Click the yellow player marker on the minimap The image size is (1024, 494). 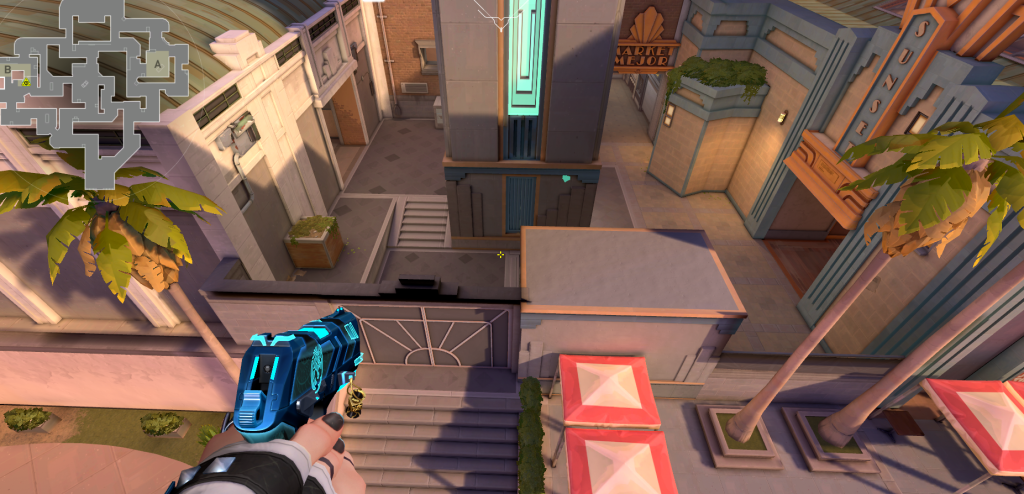pos(25,83)
